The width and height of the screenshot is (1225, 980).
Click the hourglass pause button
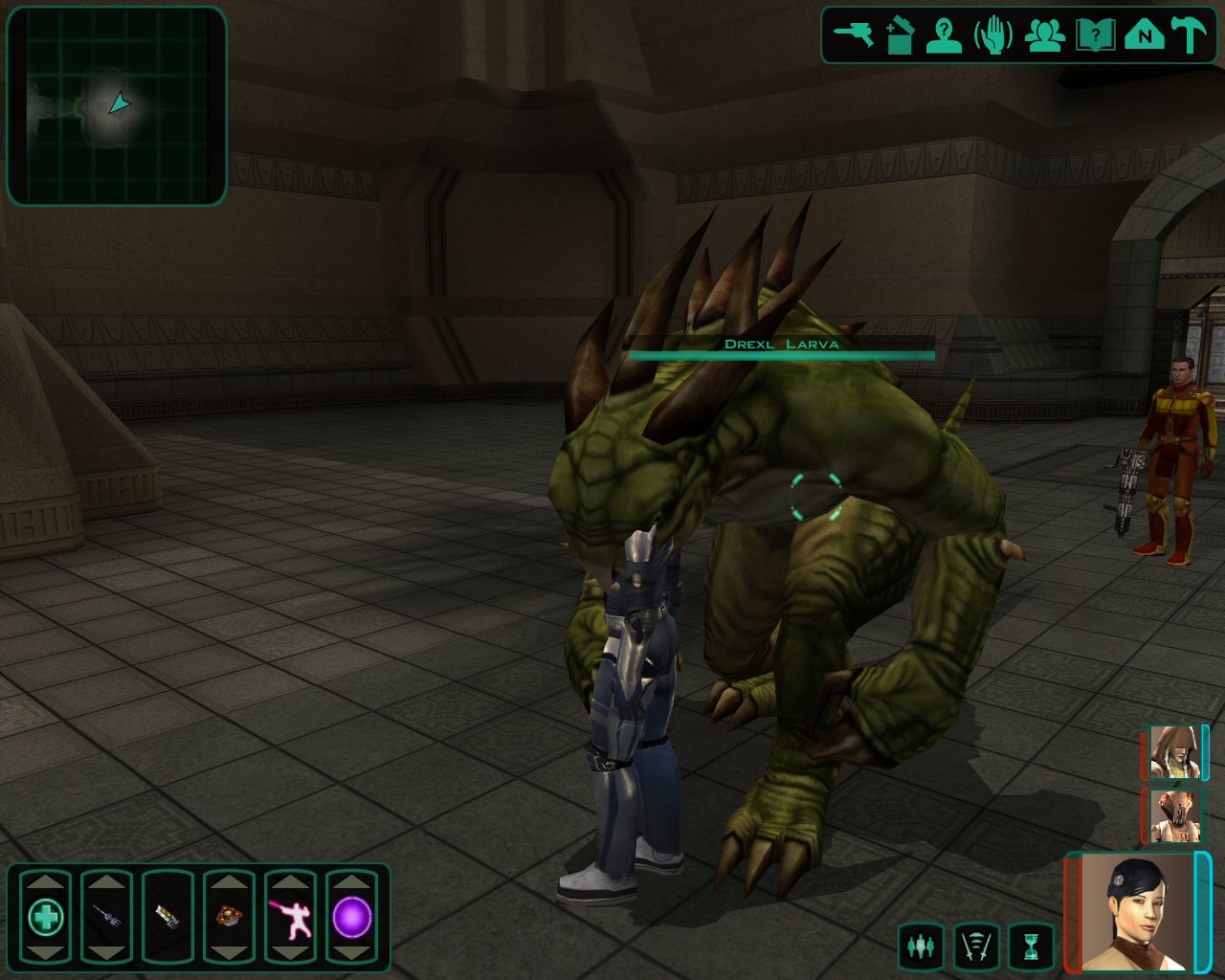[x=1031, y=947]
